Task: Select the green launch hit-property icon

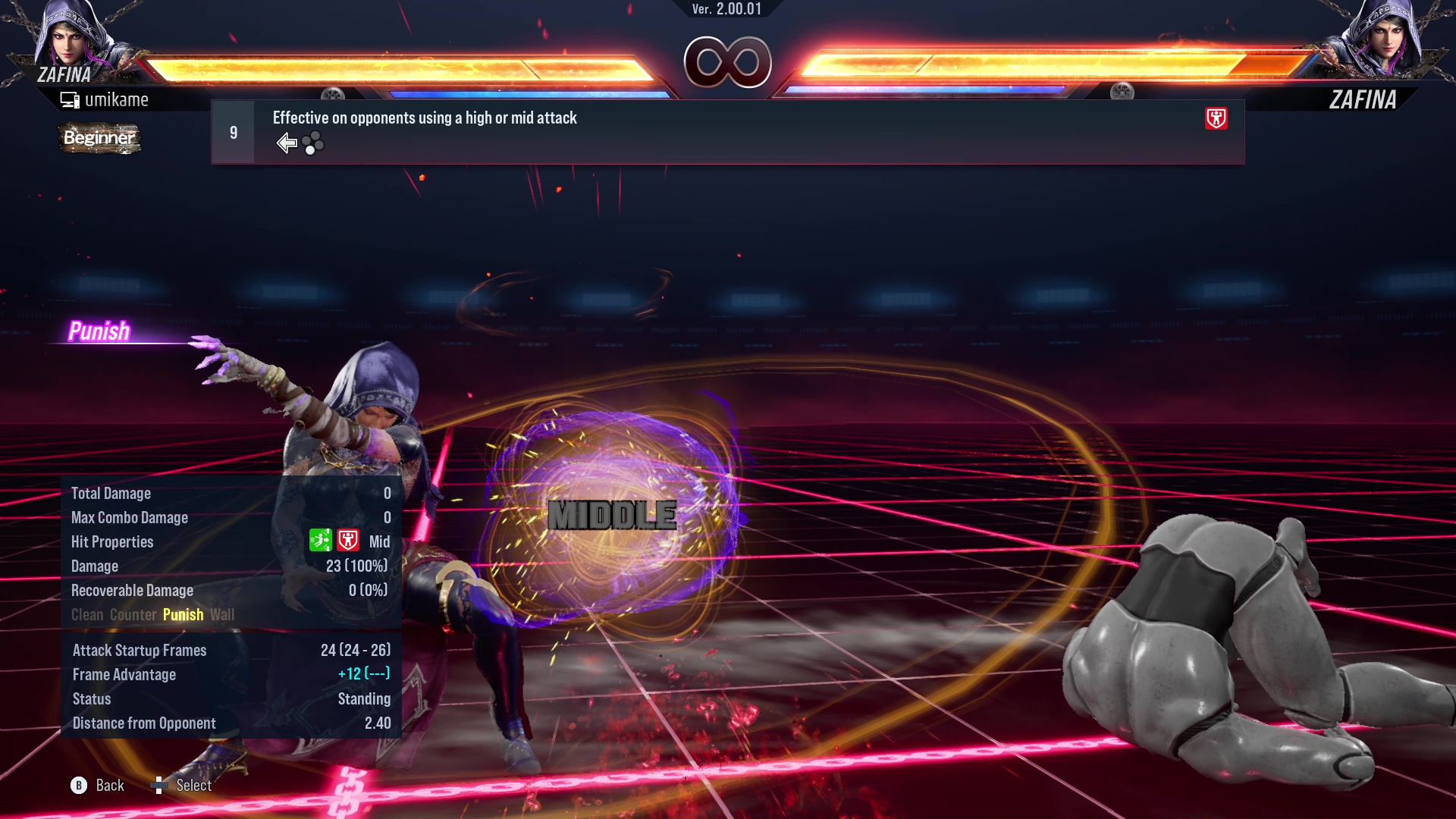Action: click(322, 540)
